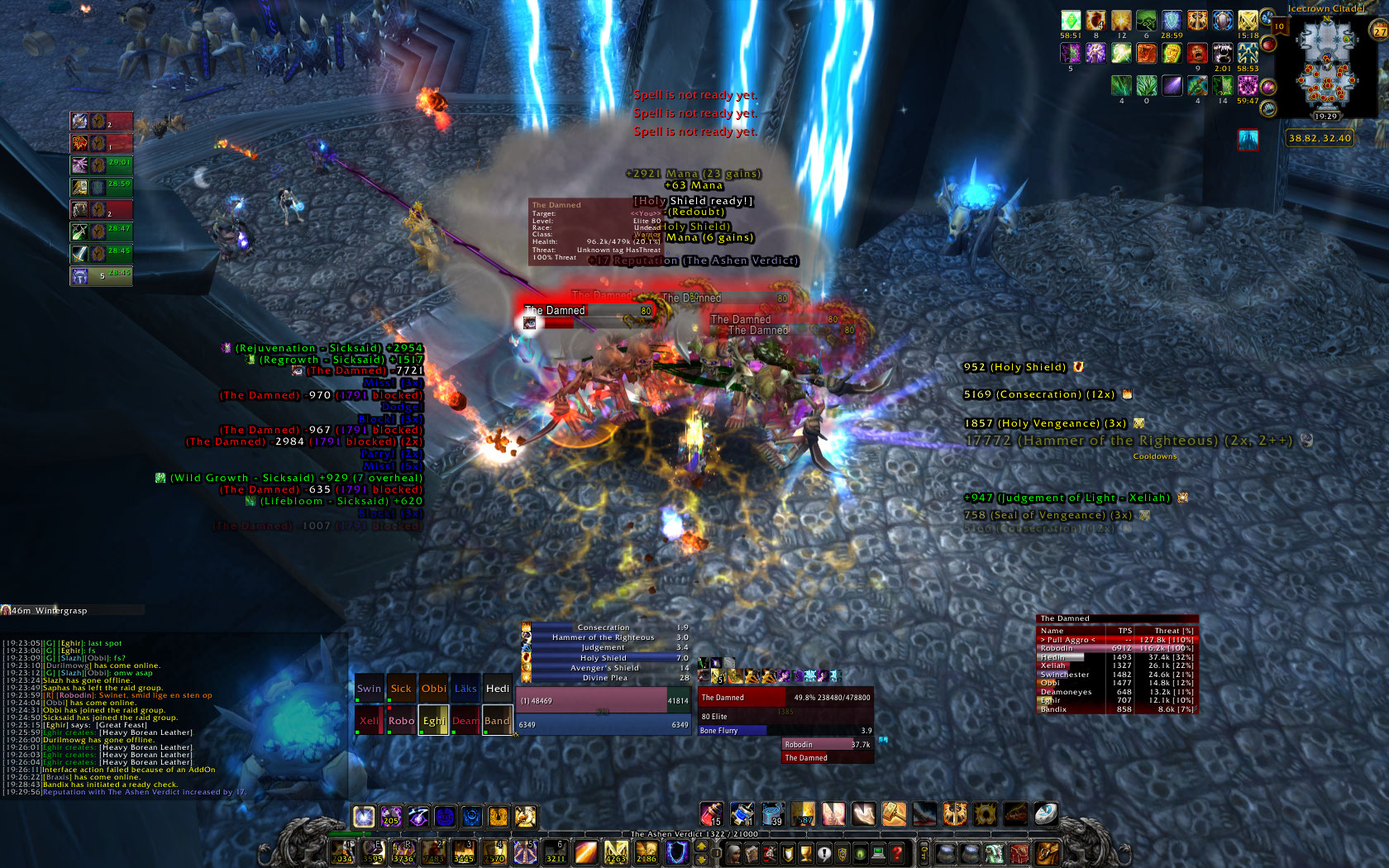Target raid member Sick
Screen dimensions: 1389x868
click(401, 689)
